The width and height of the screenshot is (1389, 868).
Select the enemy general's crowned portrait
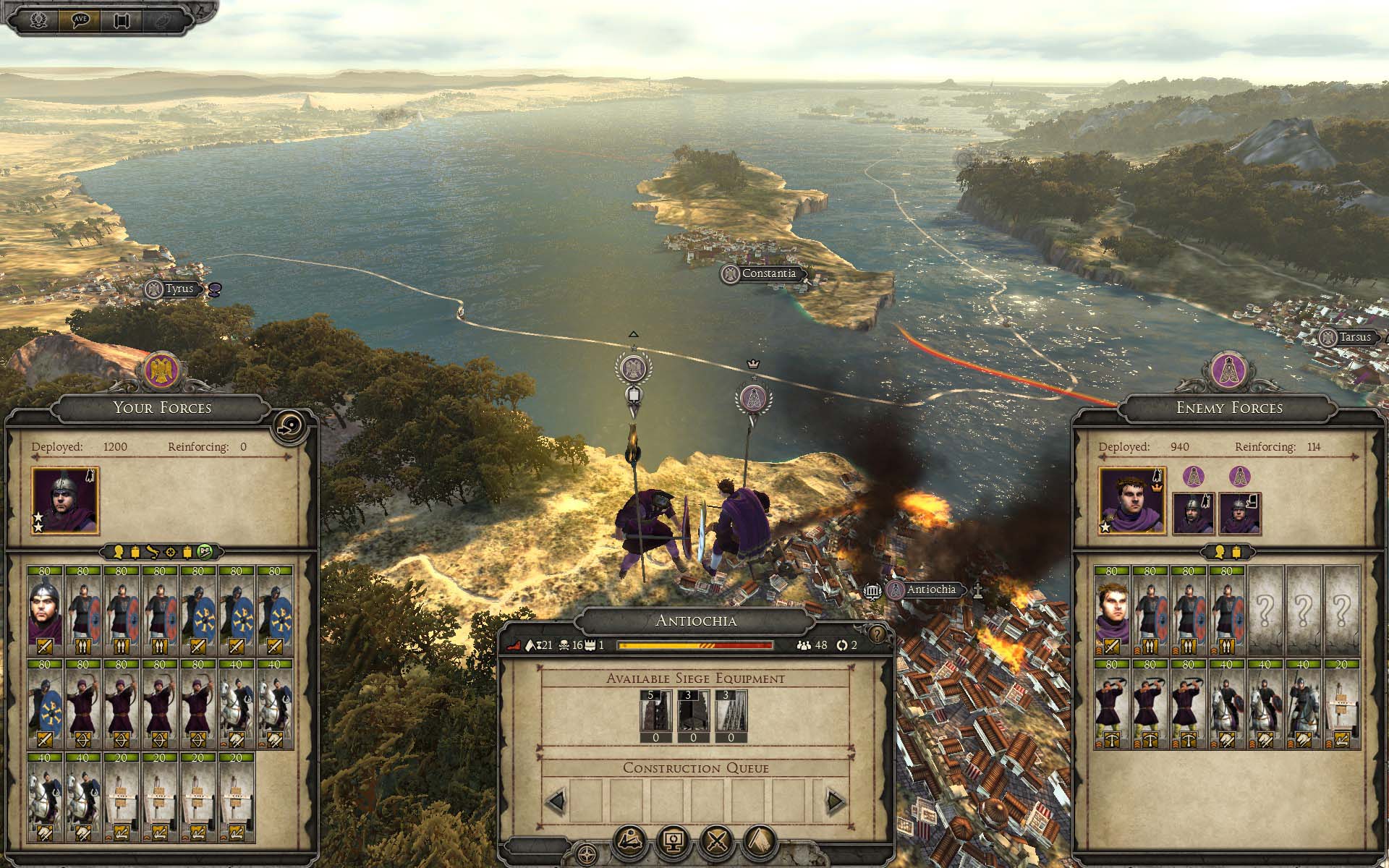[x=1132, y=501]
